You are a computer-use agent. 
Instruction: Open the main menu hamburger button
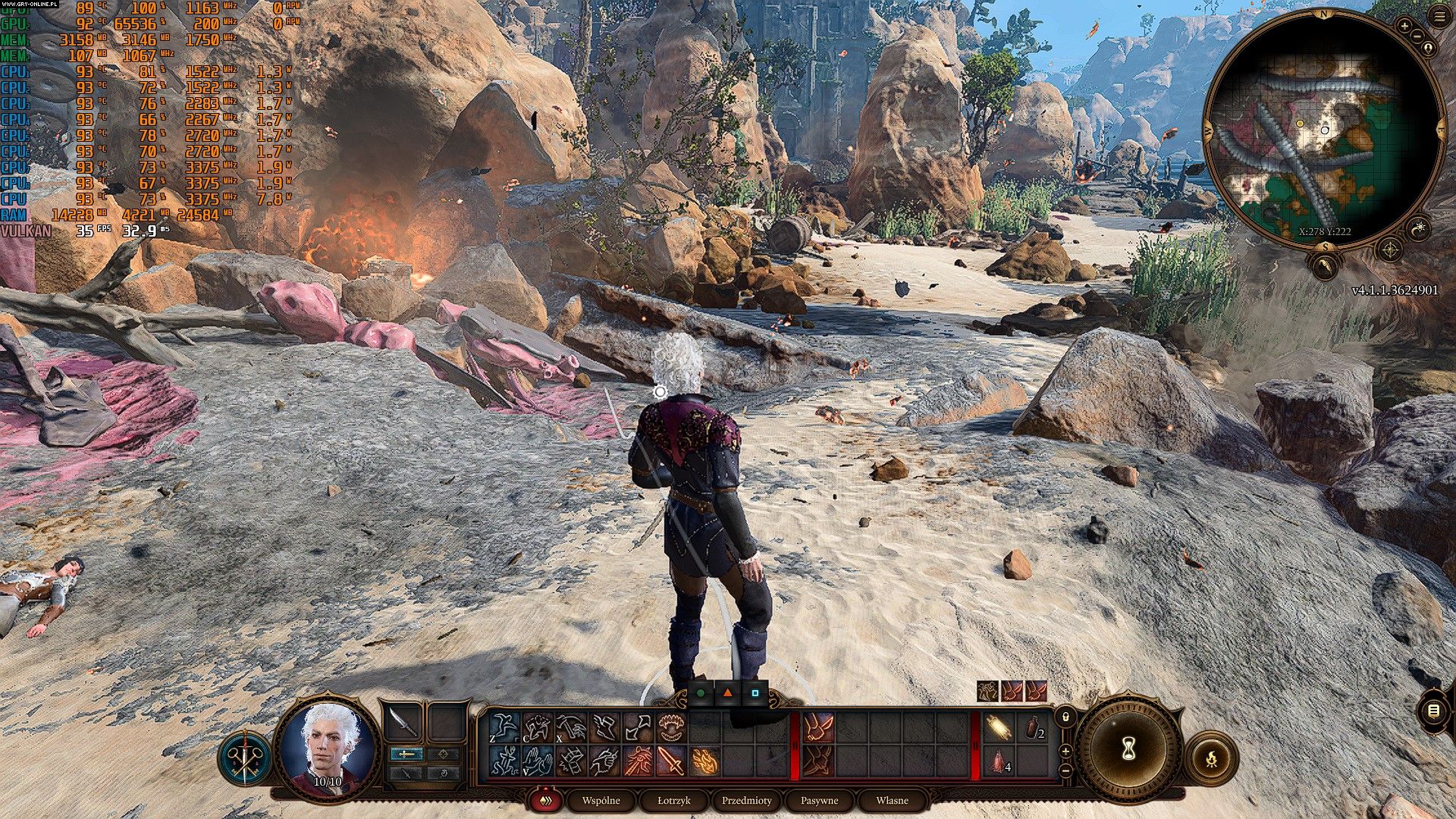(1439, 17)
